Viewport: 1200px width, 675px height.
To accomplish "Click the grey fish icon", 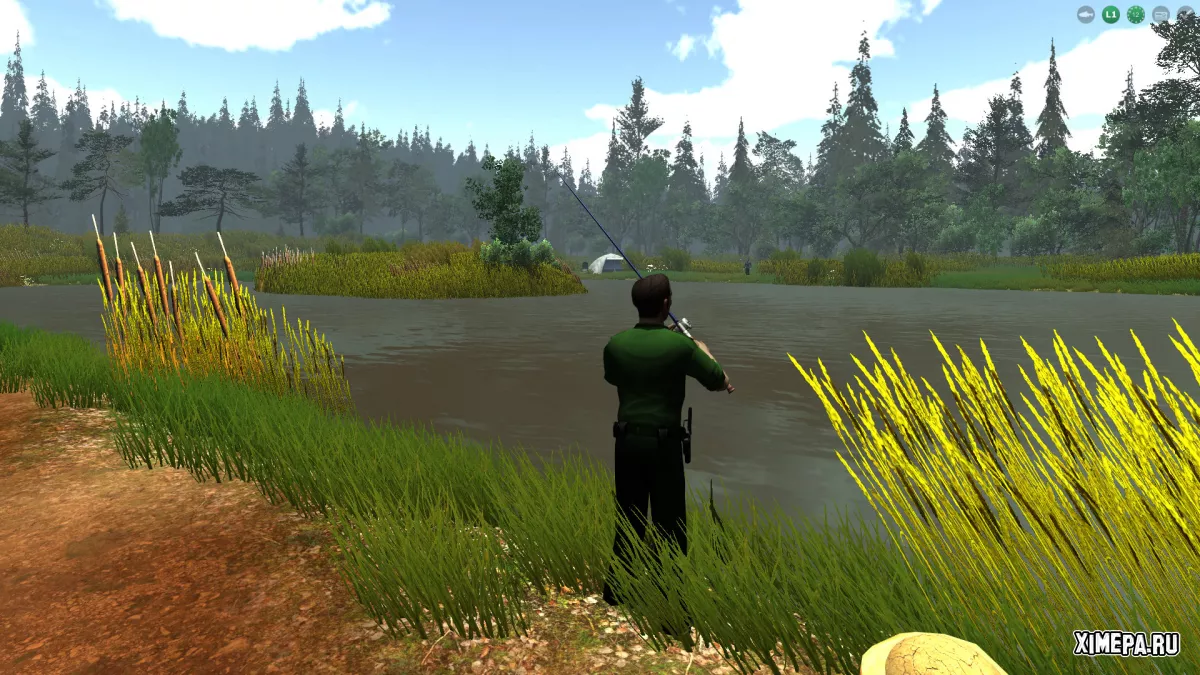I will point(1086,14).
